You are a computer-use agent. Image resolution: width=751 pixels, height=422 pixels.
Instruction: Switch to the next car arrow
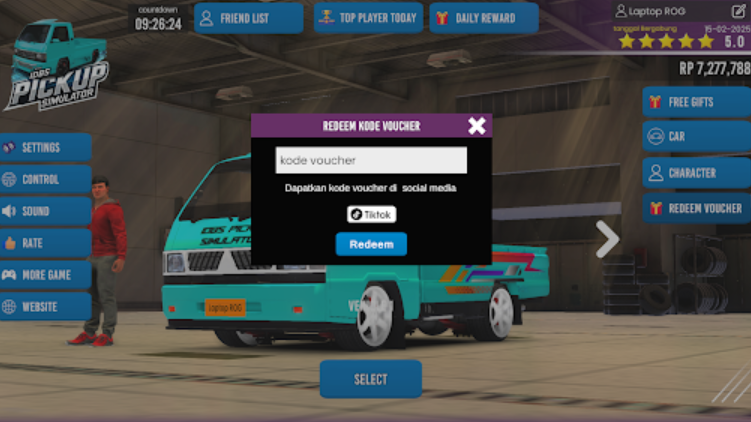click(x=607, y=239)
